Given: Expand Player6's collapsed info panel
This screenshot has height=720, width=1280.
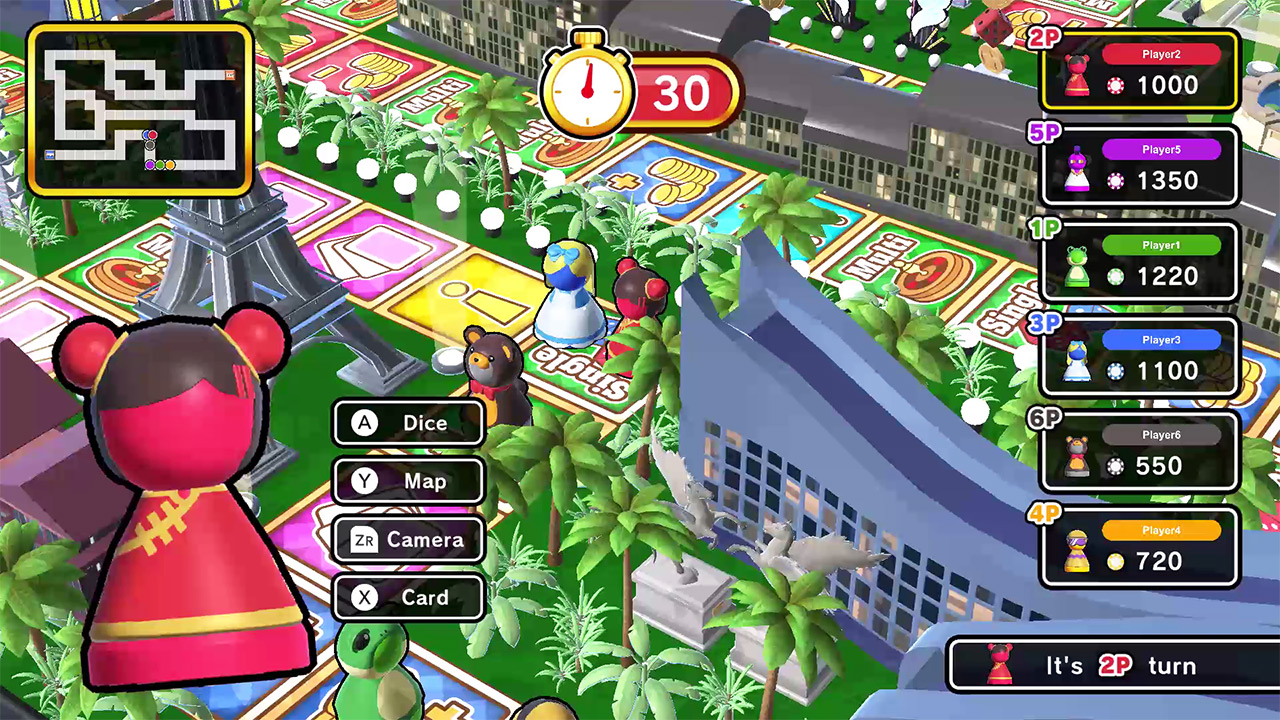Looking at the screenshot, I should click(1140, 450).
